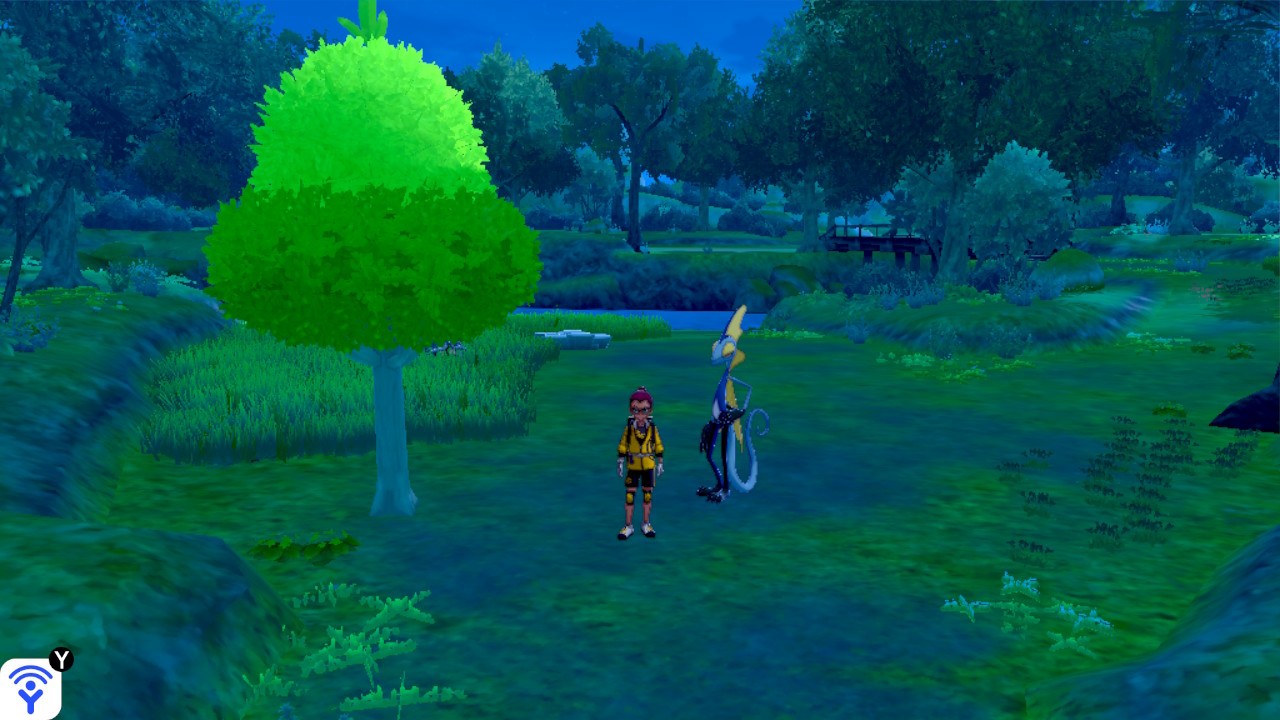Select Inteleon's curled blue tail

(x=757, y=425)
